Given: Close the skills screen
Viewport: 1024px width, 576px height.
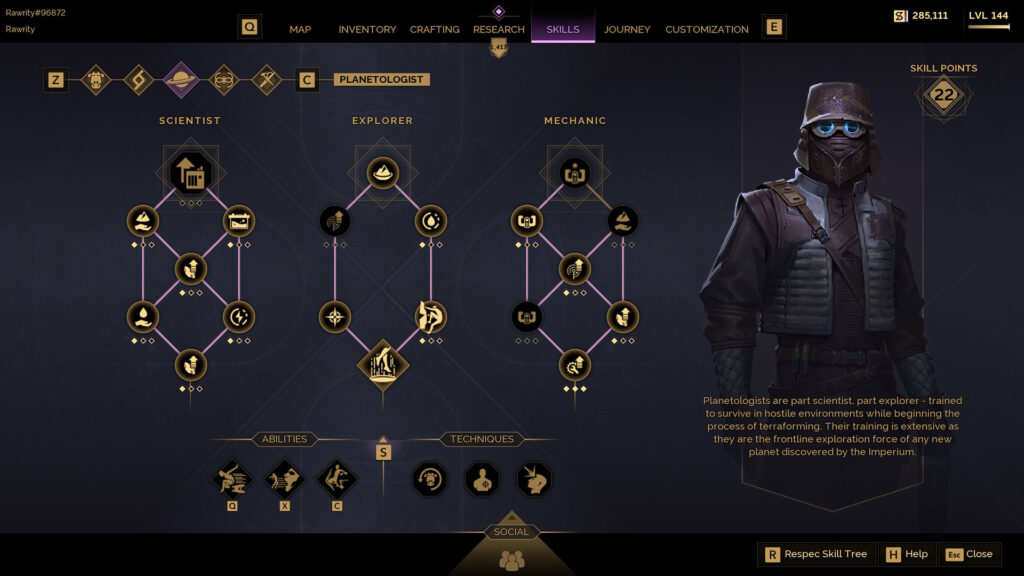Looking at the screenshot, I should point(969,554).
